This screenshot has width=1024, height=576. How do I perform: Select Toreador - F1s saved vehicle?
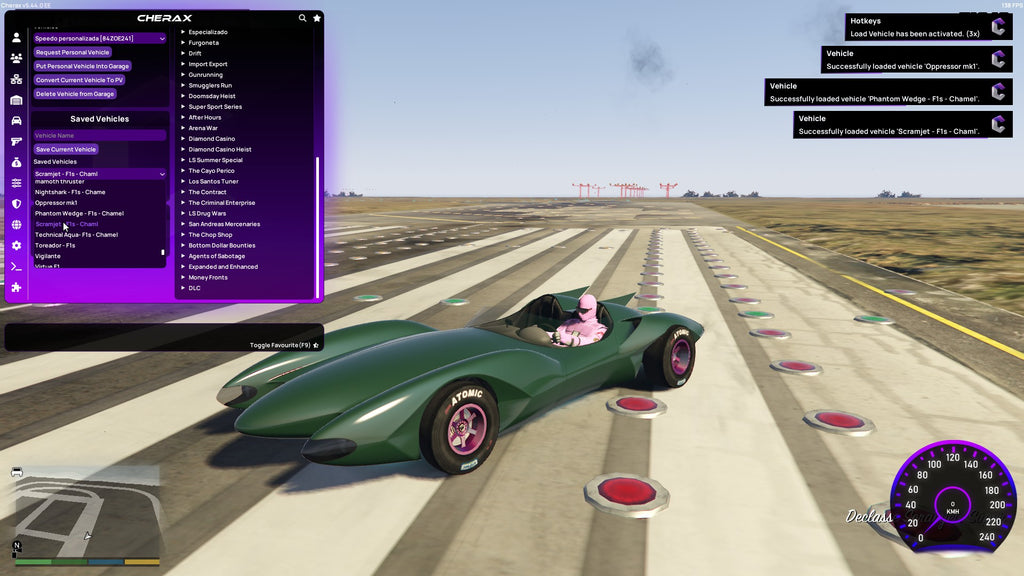55,245
